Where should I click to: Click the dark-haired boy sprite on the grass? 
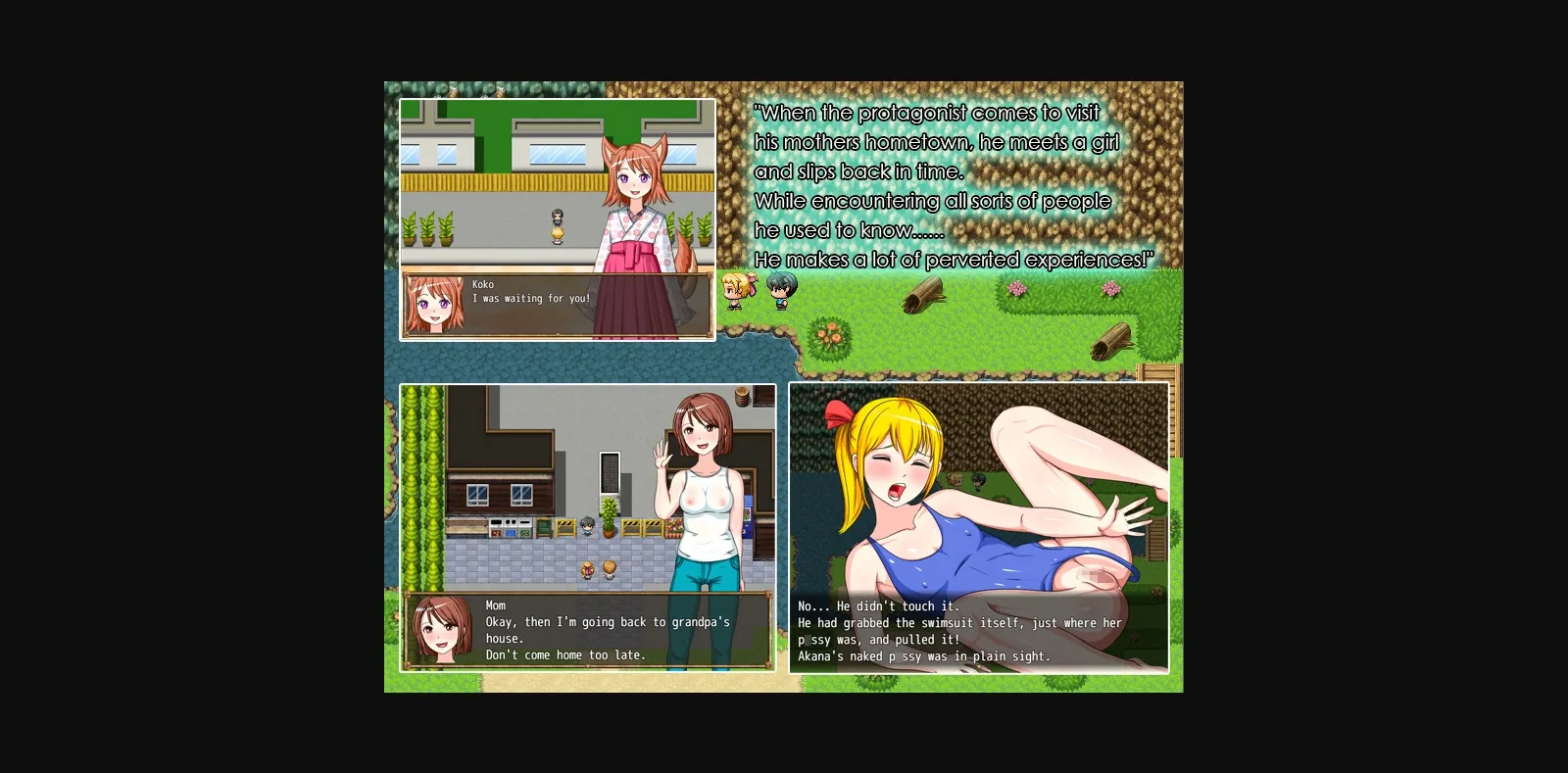pos(781,291)
